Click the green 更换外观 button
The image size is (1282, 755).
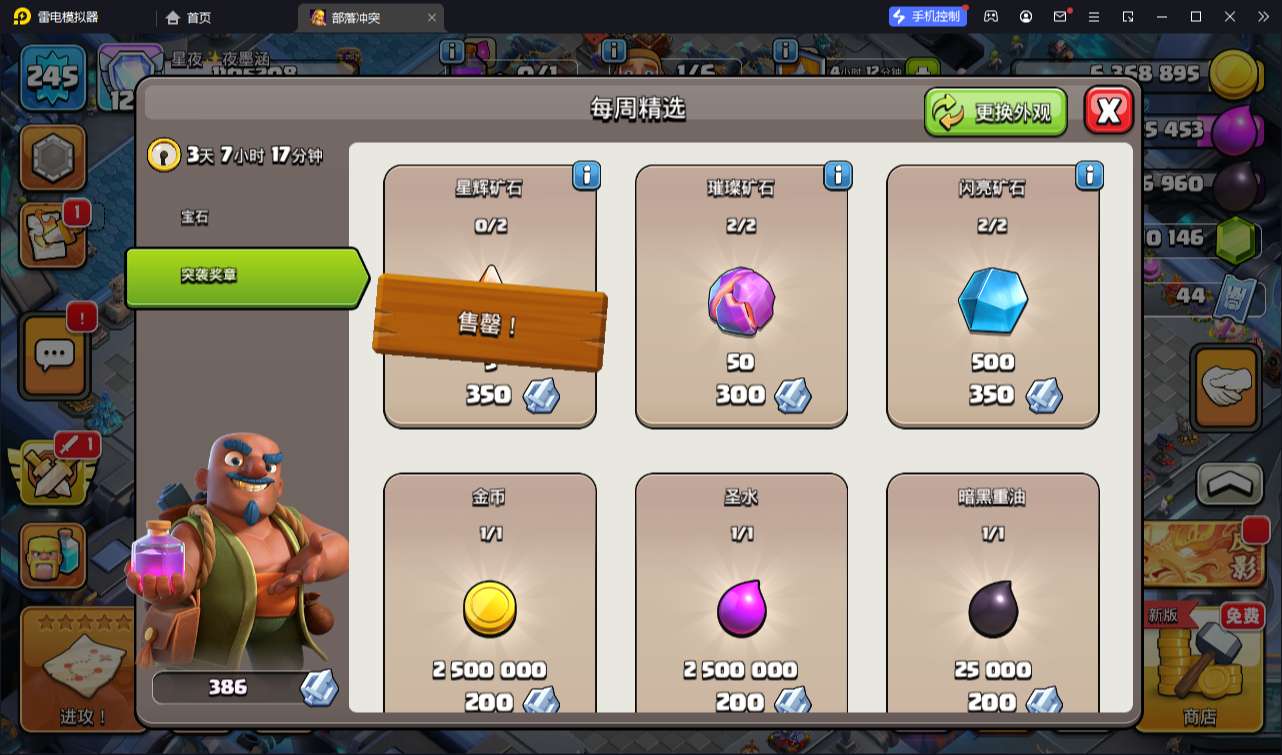[995, 112]
